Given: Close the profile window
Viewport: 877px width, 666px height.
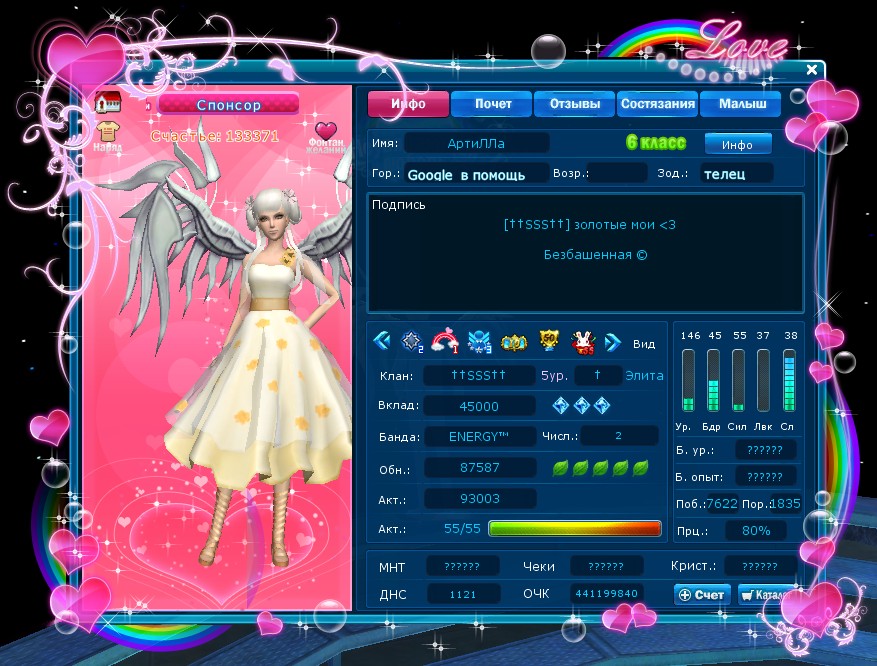Looking at the screenshot, I should pos(812,70).
